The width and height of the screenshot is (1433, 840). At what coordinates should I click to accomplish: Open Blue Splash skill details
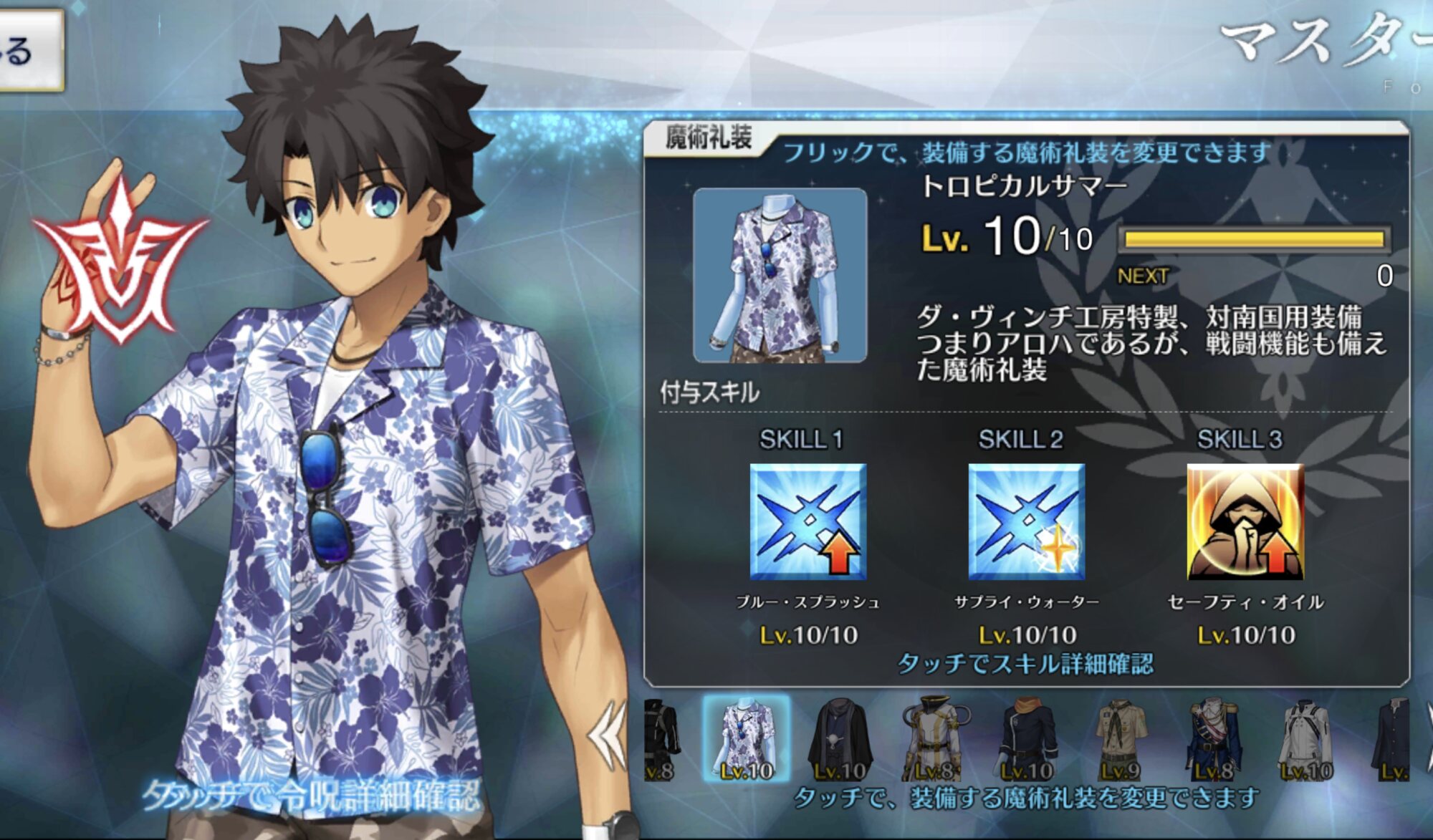pyautogui.click(x=807, y=521)
